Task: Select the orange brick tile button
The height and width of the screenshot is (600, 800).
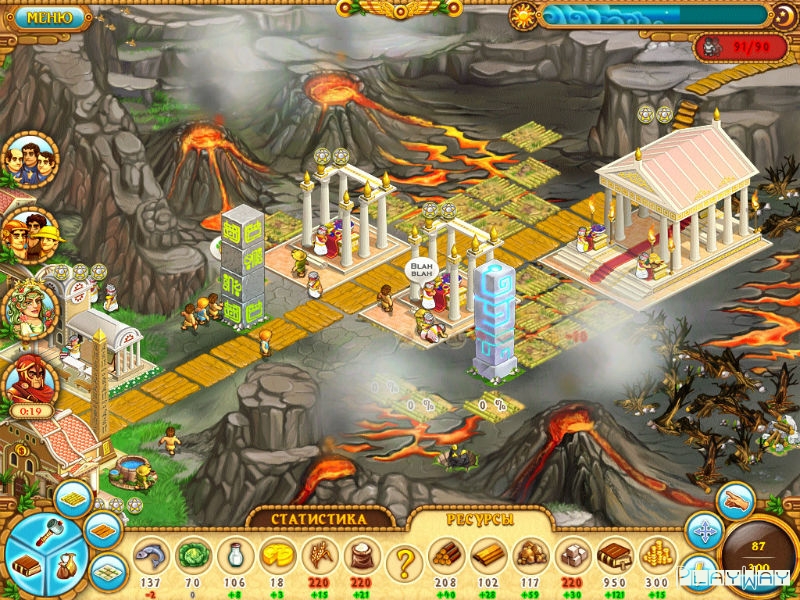Action: tap(102, 529)
